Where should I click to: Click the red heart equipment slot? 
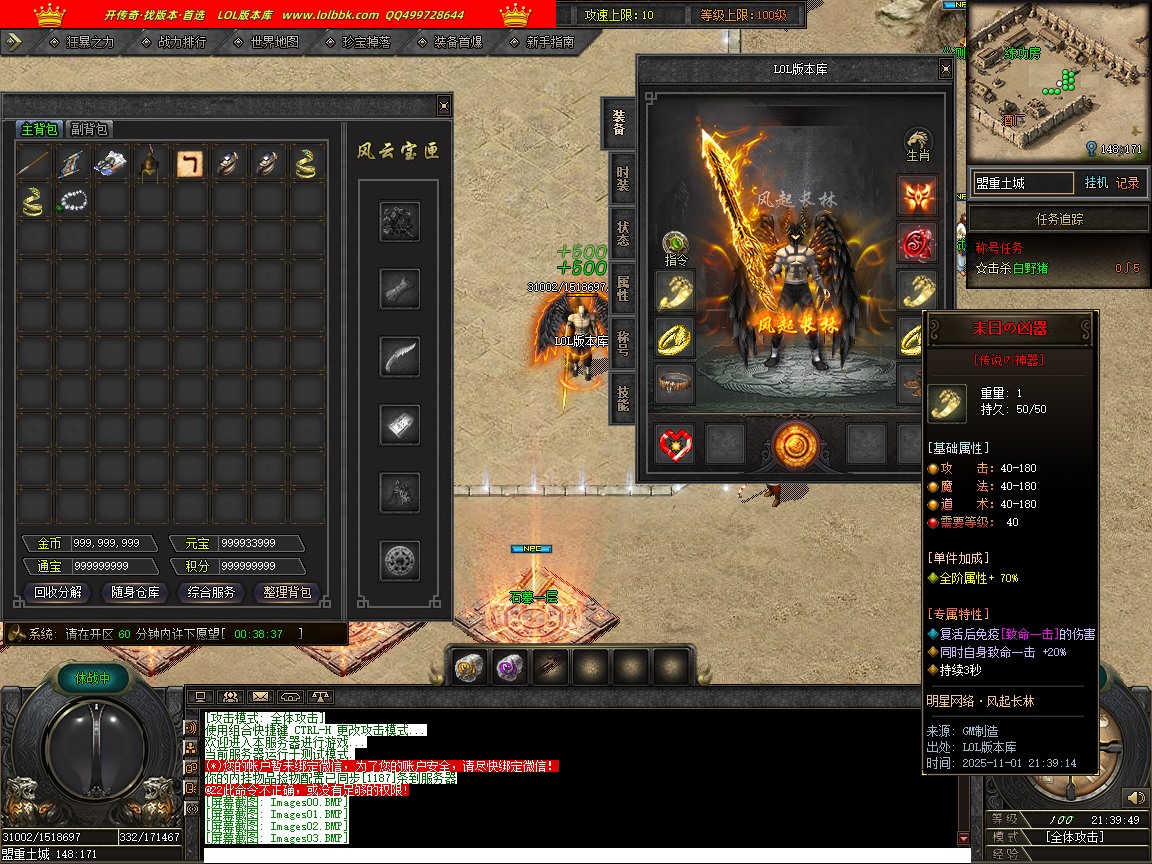coord(675,443)
